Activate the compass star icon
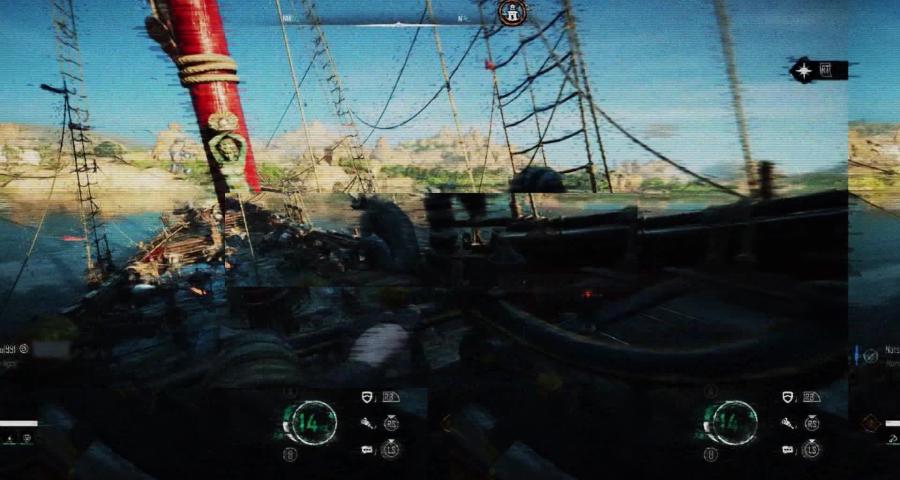 click(804, 70)
